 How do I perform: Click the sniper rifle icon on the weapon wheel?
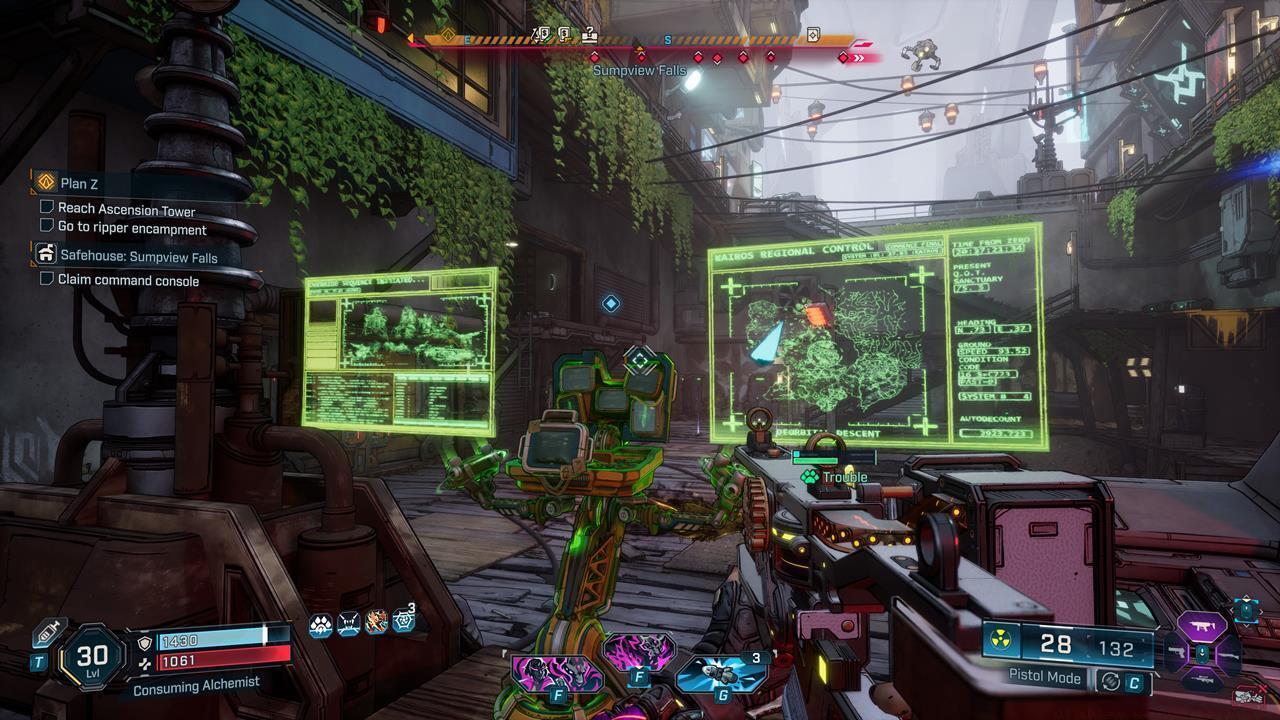point(1202,678)
